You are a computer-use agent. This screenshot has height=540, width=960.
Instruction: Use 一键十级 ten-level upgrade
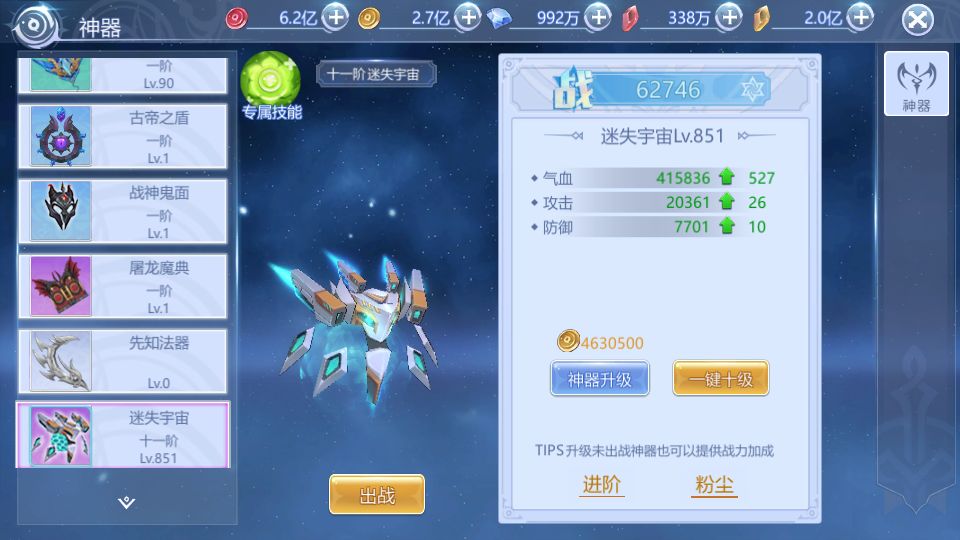(x=720, y=379)
